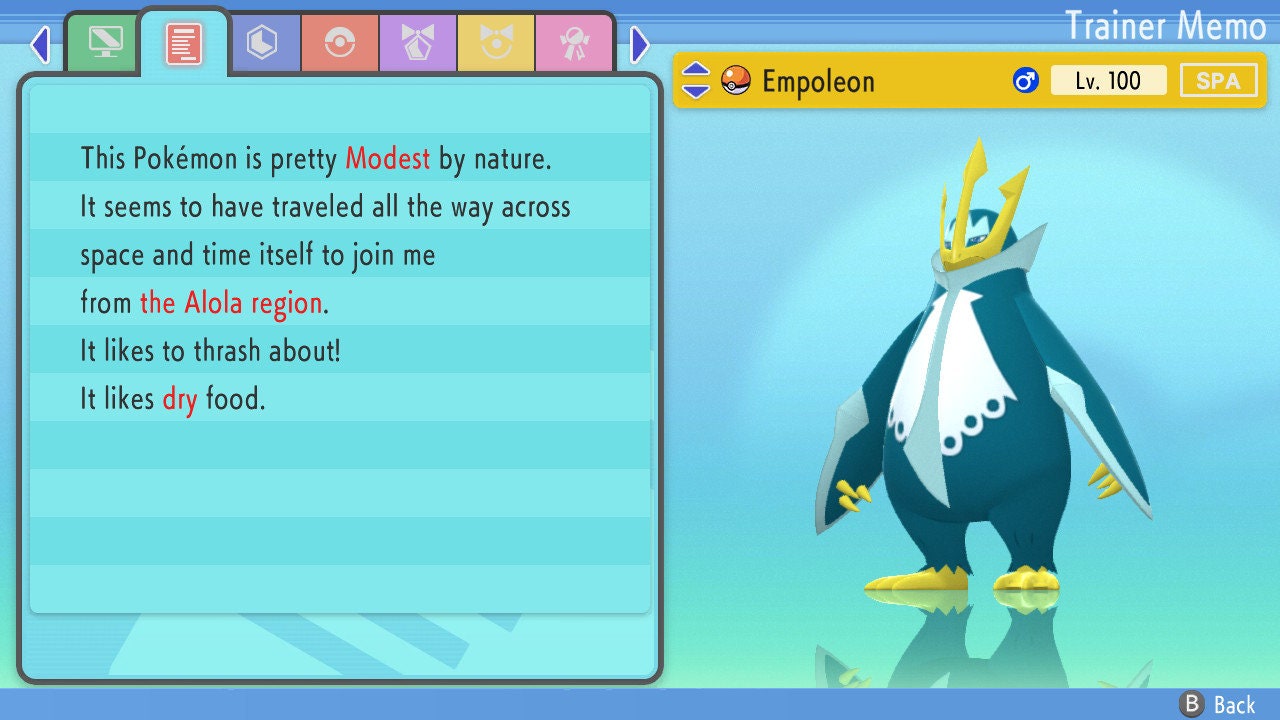
Task: Open the blue hexagon stats tab
Action: click(x=262, y=43)
